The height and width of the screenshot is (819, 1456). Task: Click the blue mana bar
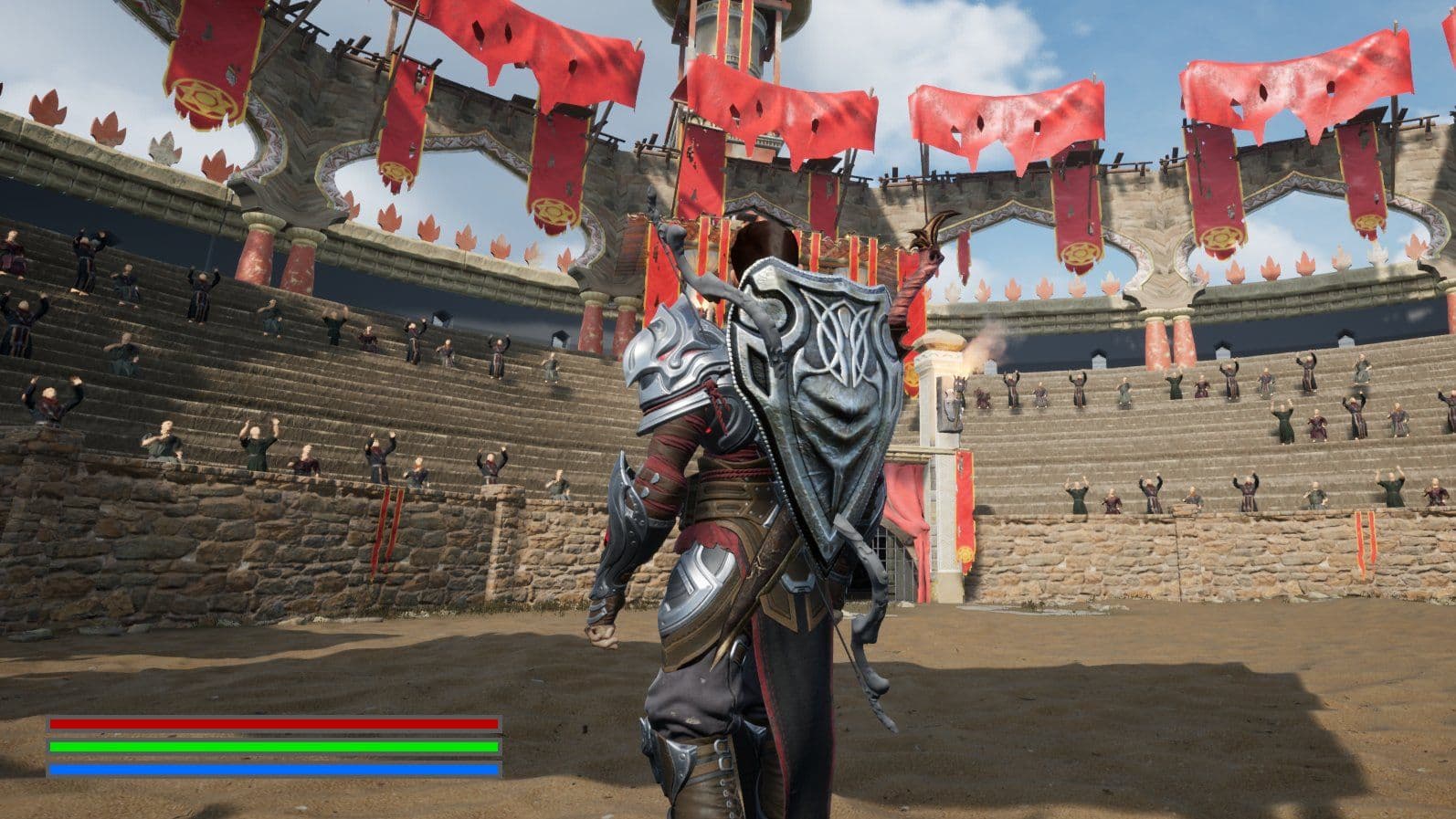click(274, 770)
